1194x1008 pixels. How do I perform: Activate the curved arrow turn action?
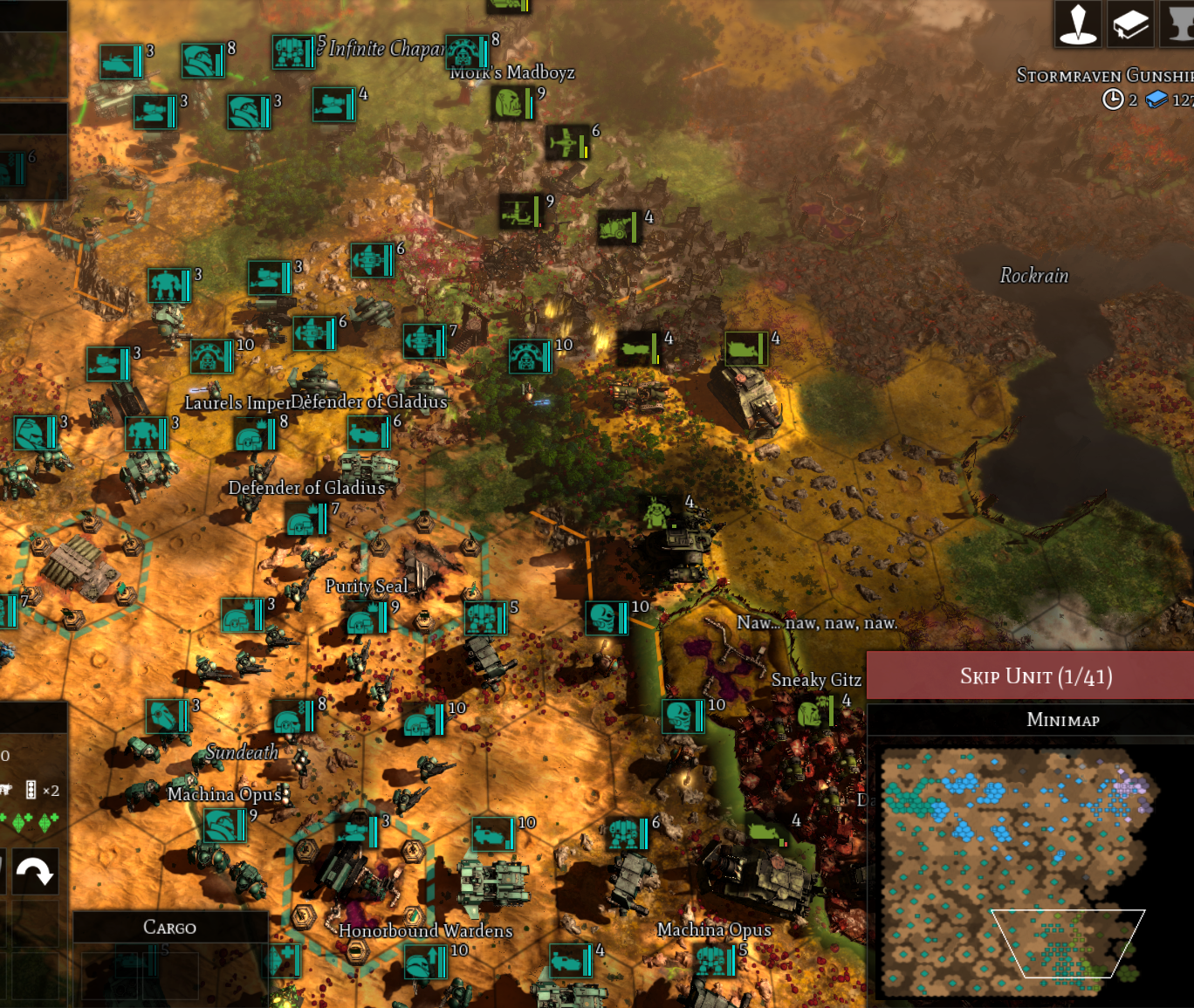point(34,871)
